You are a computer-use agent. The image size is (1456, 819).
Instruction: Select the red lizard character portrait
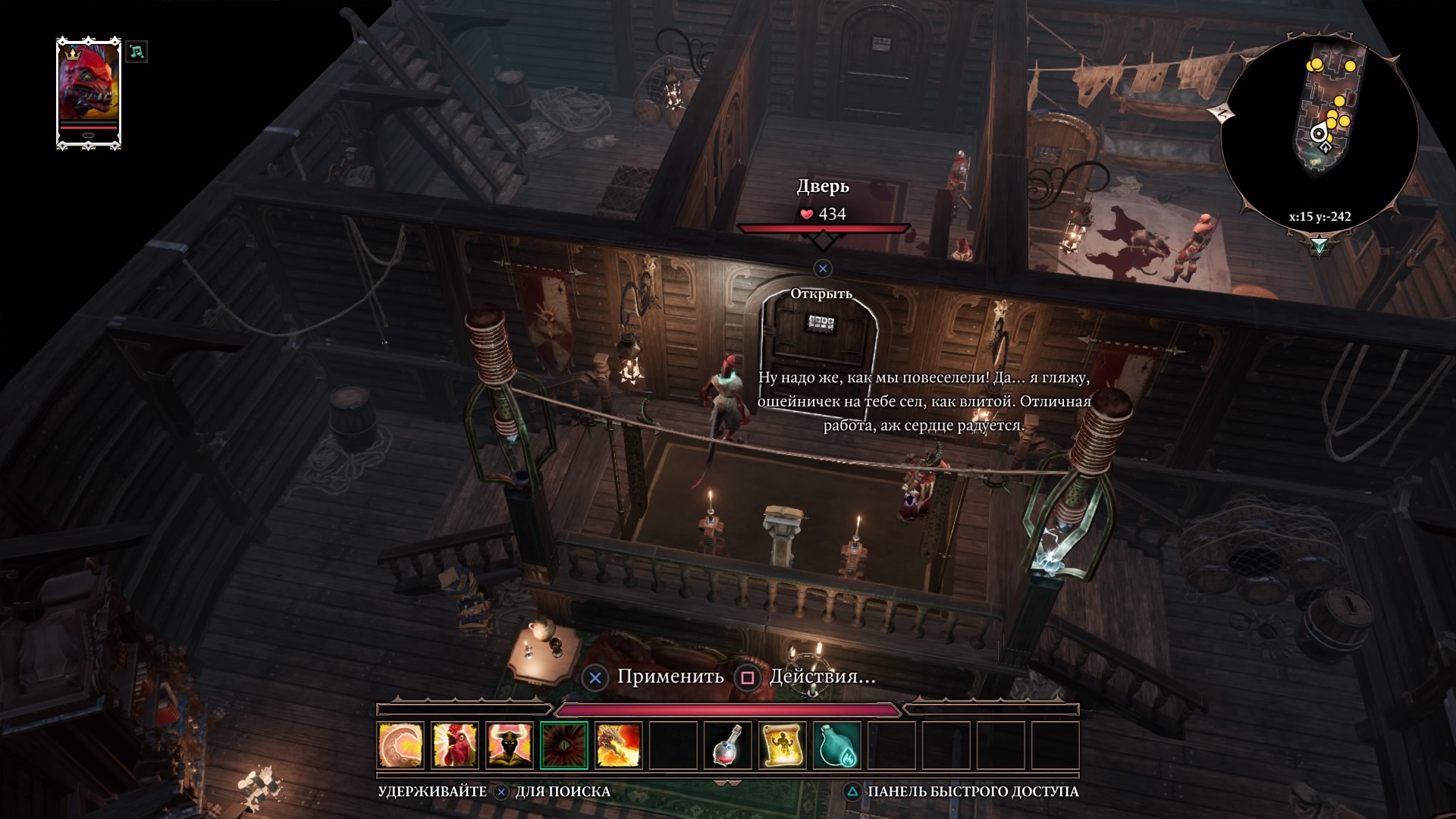coord(89,91)
